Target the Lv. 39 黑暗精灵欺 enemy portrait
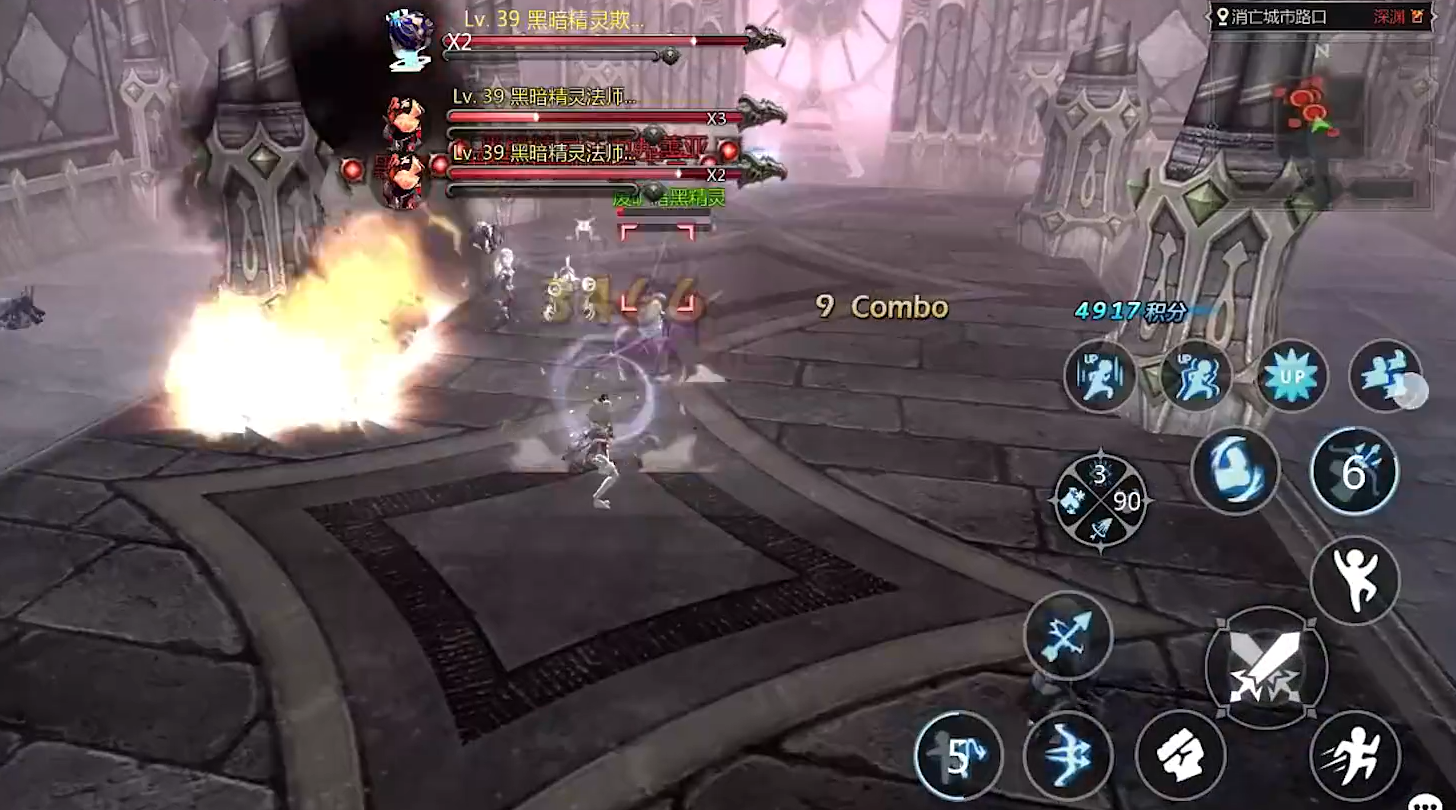1456x810 pixels. [410, 40]
